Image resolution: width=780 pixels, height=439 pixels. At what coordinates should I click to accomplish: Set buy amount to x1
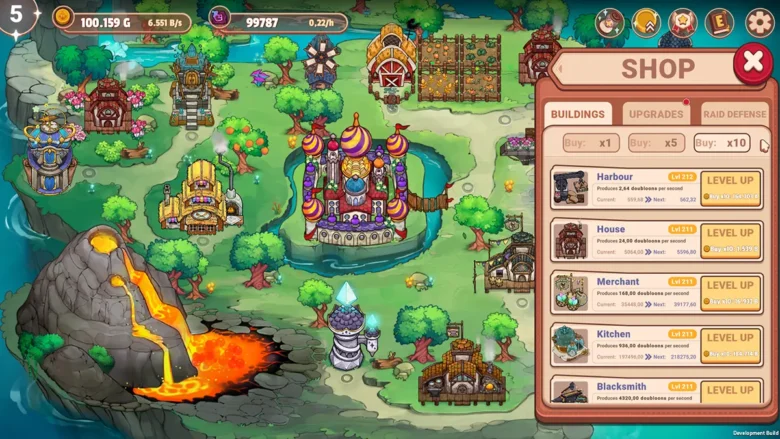pos(590,143)
